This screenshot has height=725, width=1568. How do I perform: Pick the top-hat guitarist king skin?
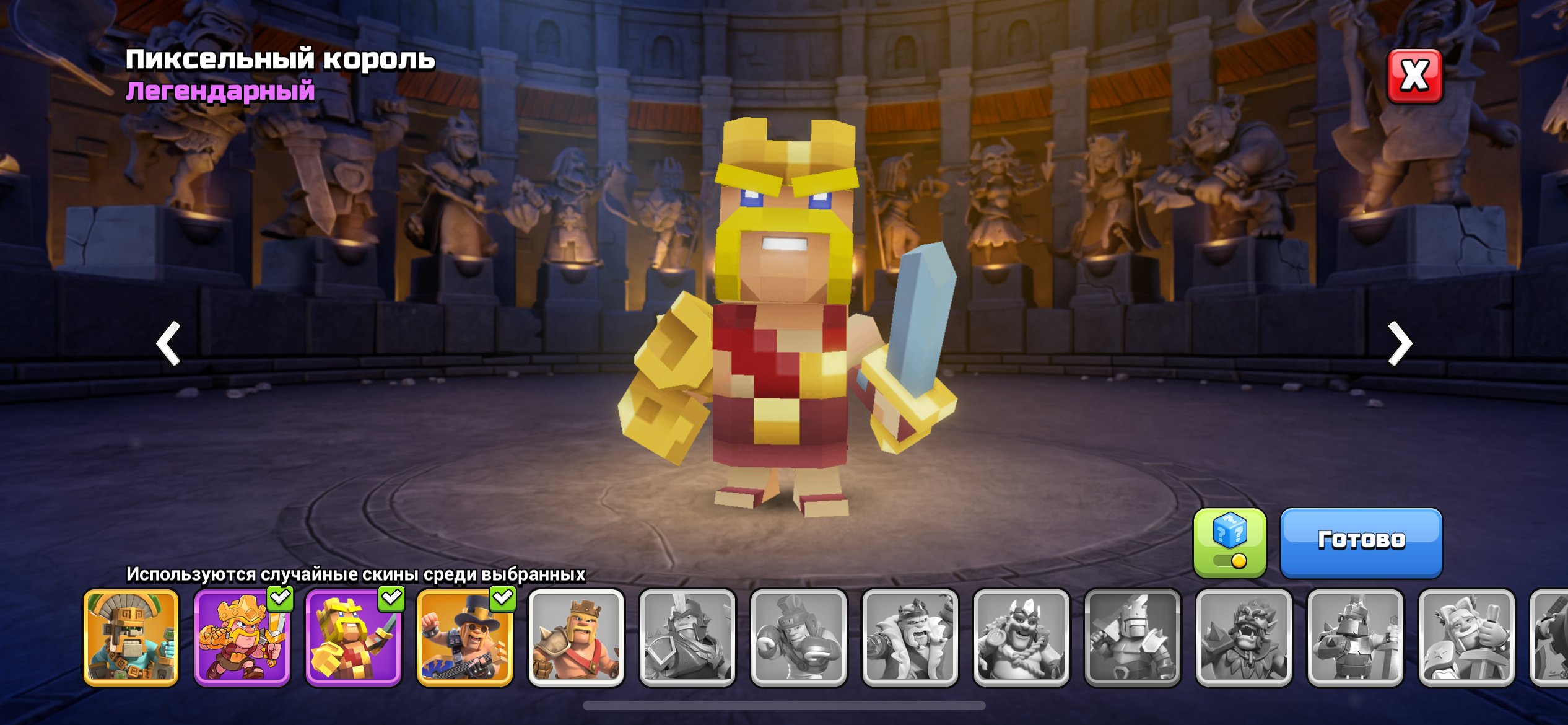[x=464, y=638]
